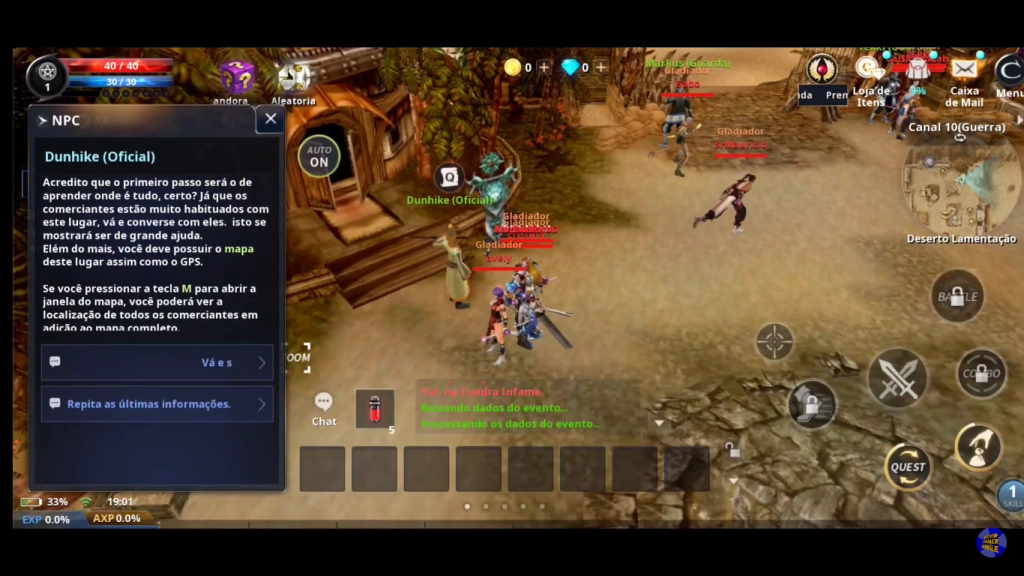The height and width of the screenshot is (576, 1024).
Task: Add diamonds with the plus button
Action: pos(601,67)
